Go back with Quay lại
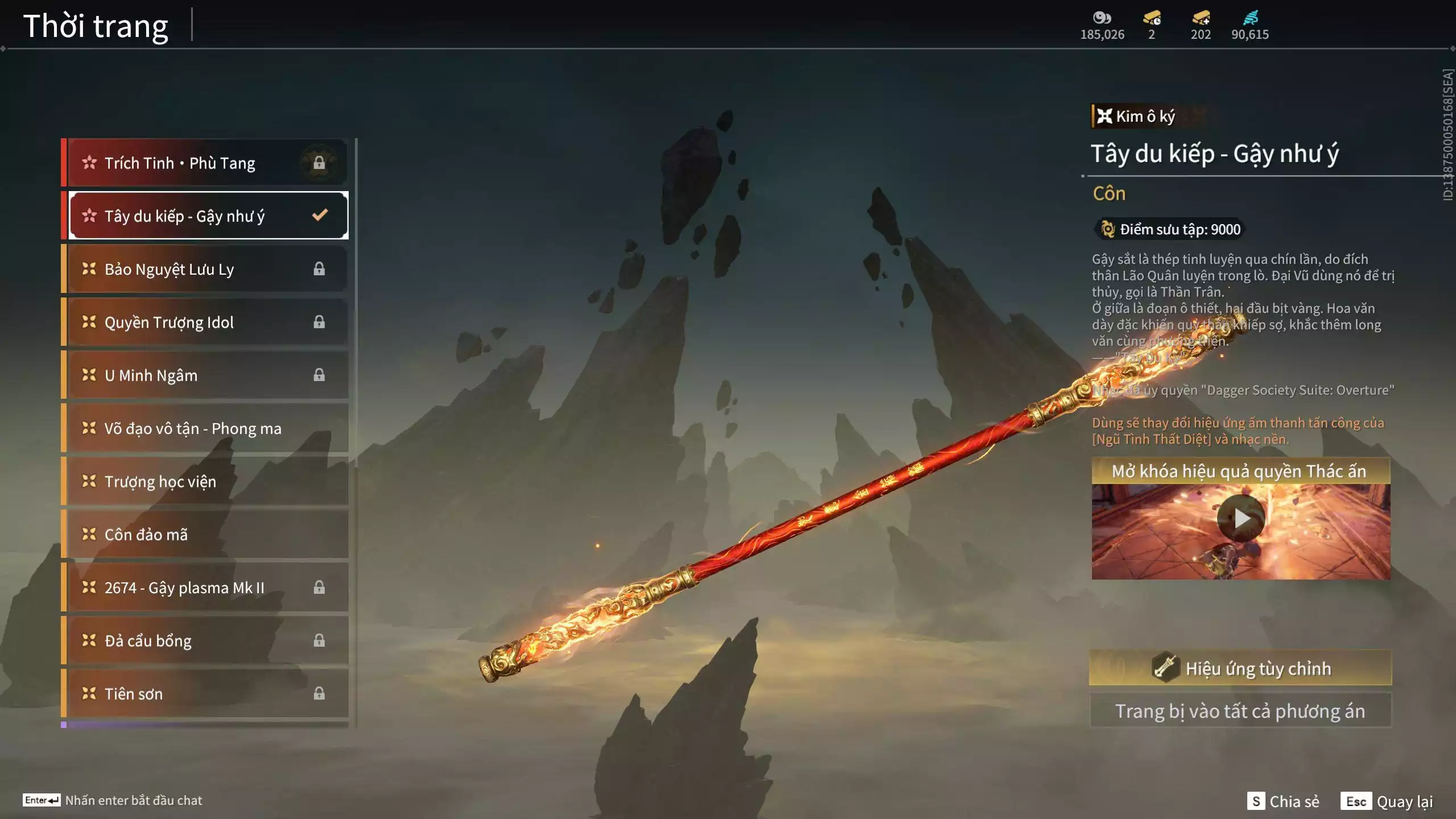Viewport: 1456px width, 819px height. pyautogui.click(x=1387, y=801)
